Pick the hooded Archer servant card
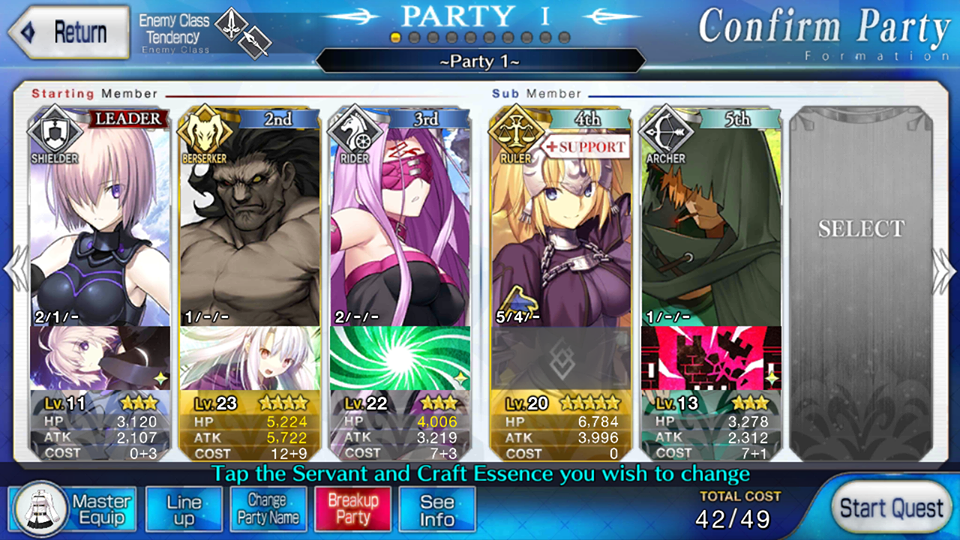Image resolution: width=960 pixels, height=540 pixels. click(x=709, y=220)
